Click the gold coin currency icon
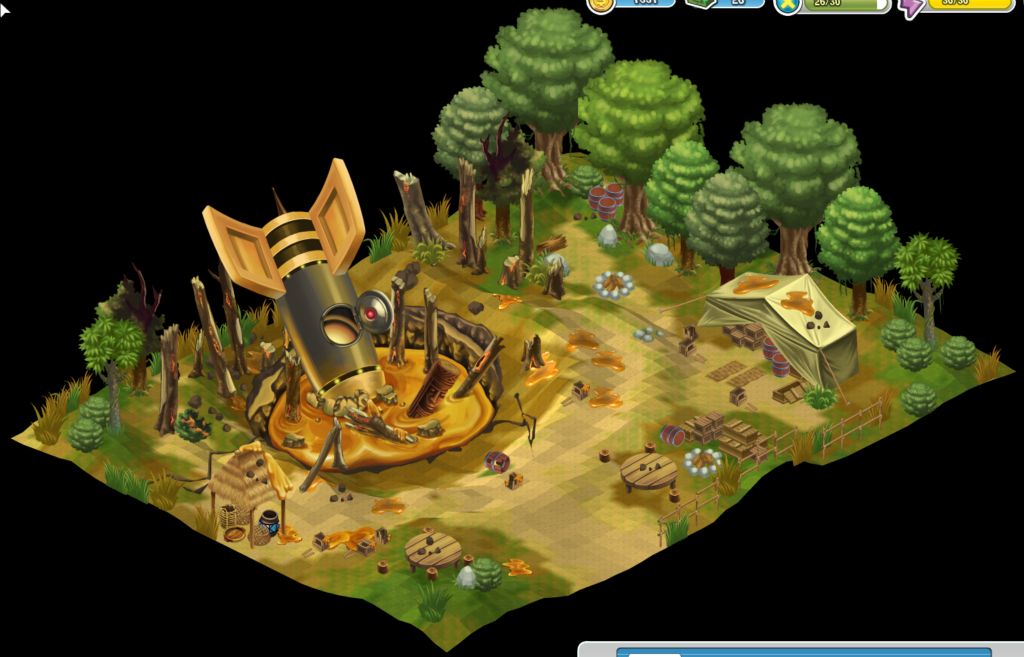Viewport: 1024px width, 657px height. tap(601, 4)
